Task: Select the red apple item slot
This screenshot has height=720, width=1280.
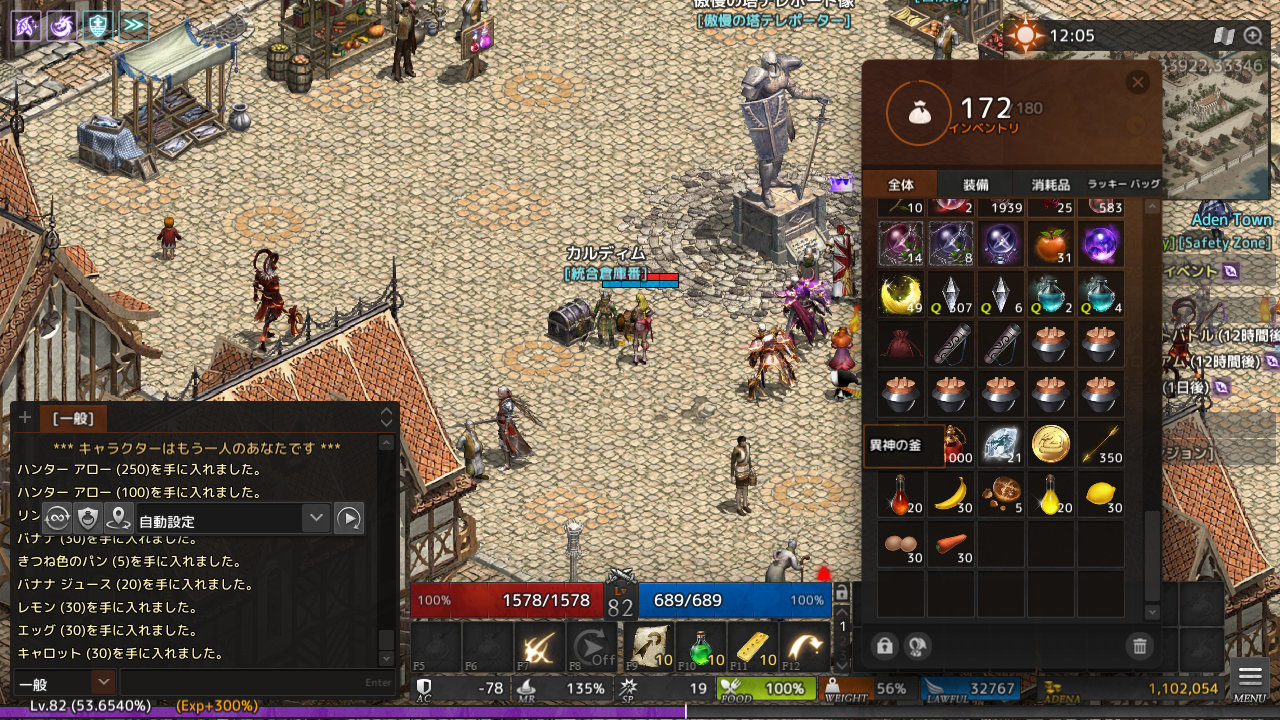Action: click(1051, 245)
